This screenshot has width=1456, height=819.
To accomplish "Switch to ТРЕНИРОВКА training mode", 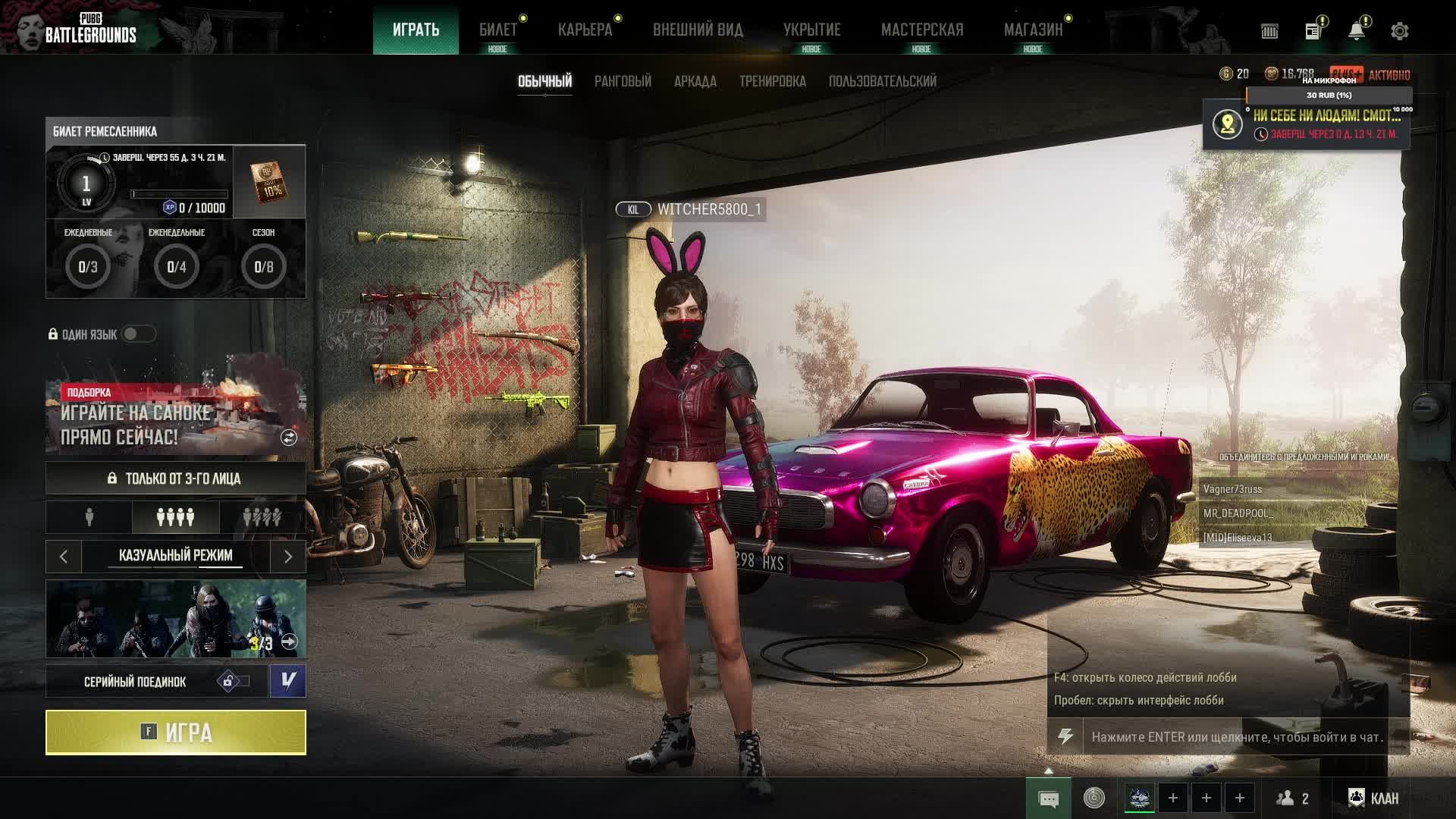I will 772,81.
